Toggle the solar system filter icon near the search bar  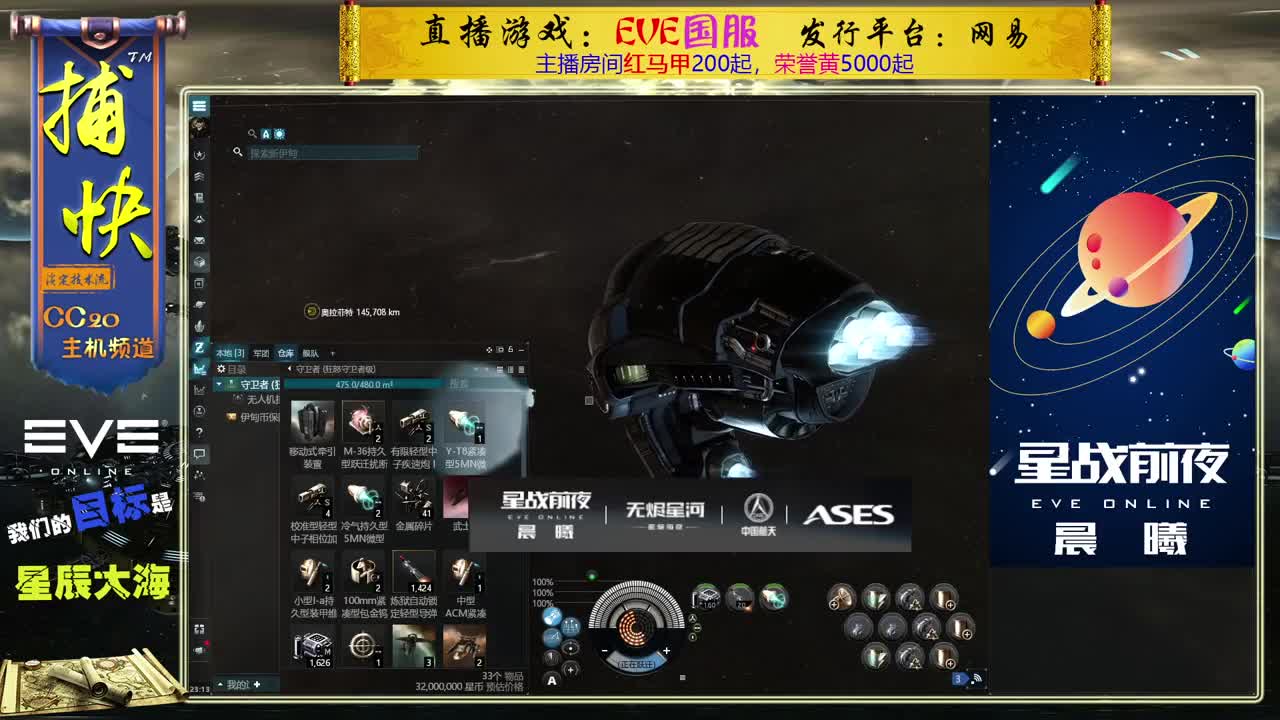coord(280,133)
